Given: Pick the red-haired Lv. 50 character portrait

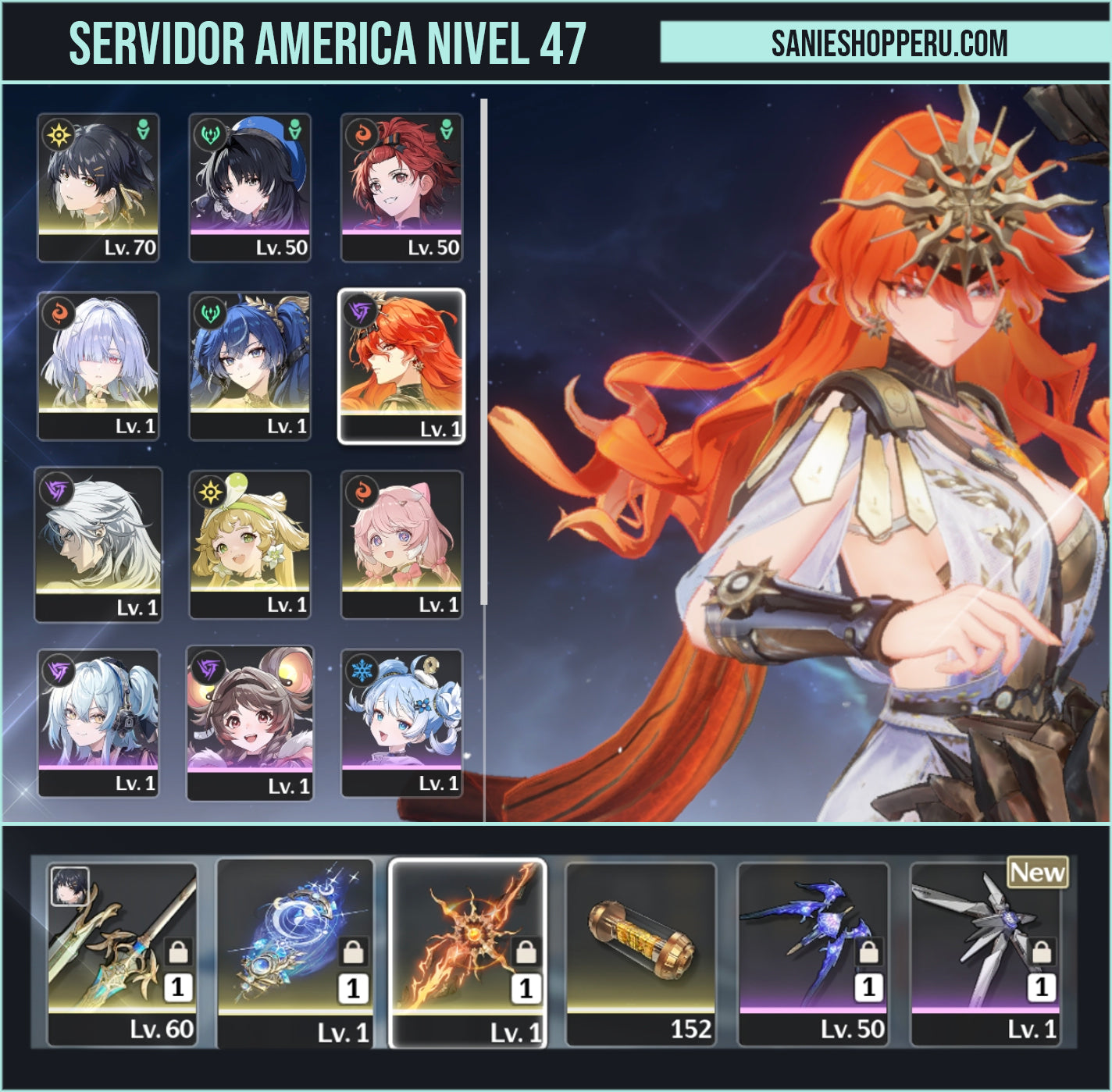Looking at the screenshot, I should point(401,187).
